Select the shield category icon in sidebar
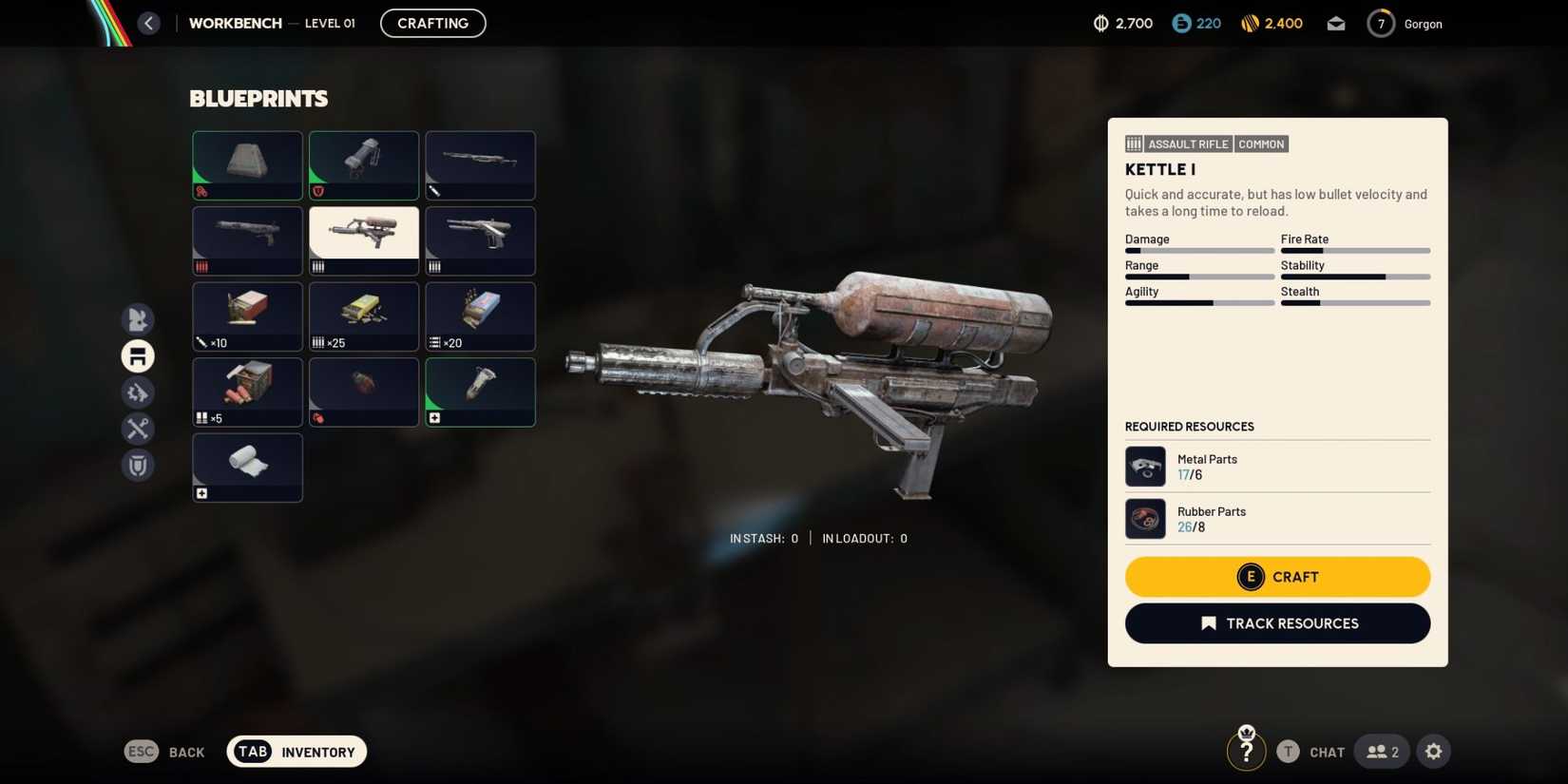Screen dimensions: 1568x784 click(x=137, y=465)
